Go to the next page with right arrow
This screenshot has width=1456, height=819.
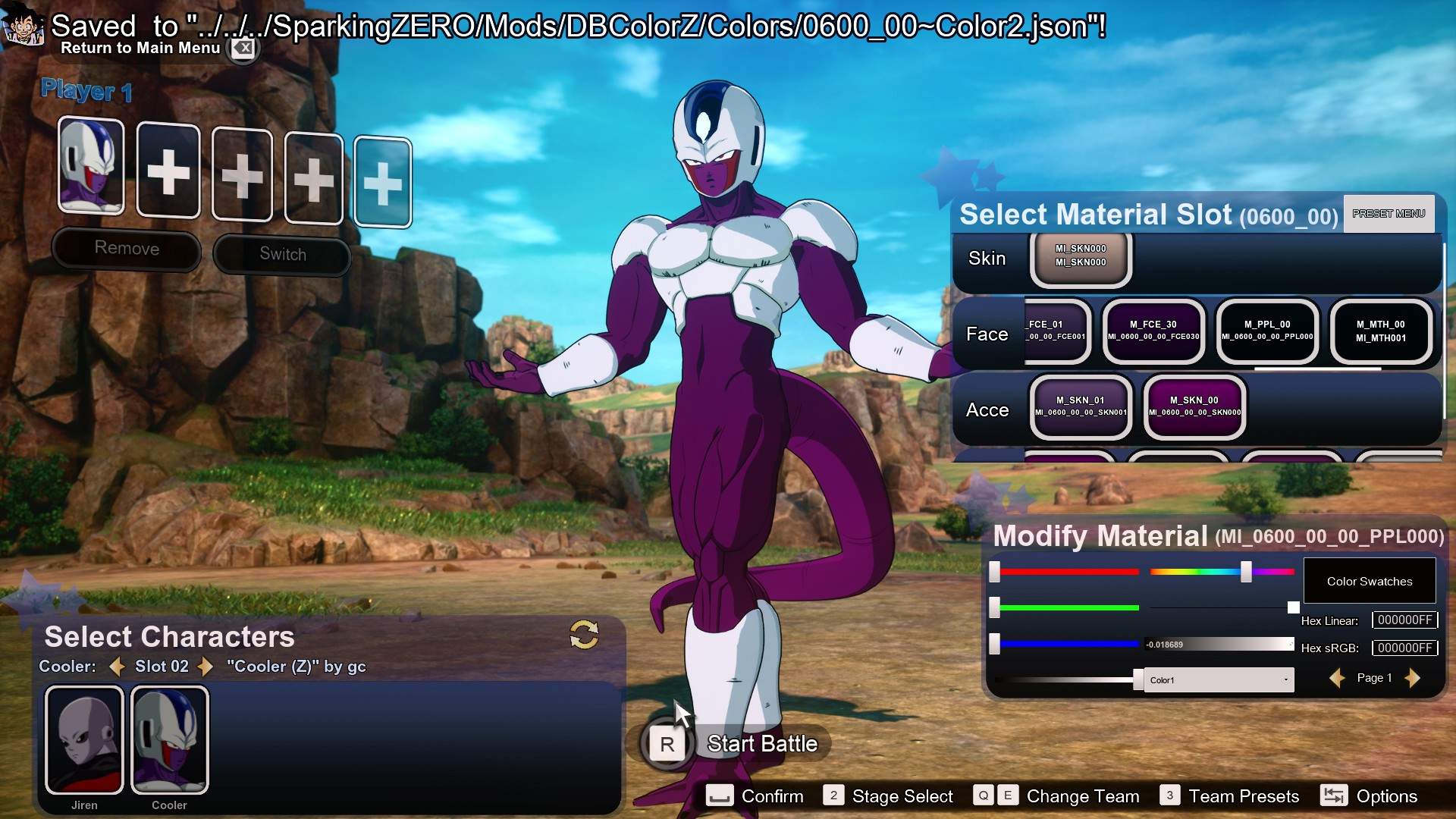[1412, 679]
